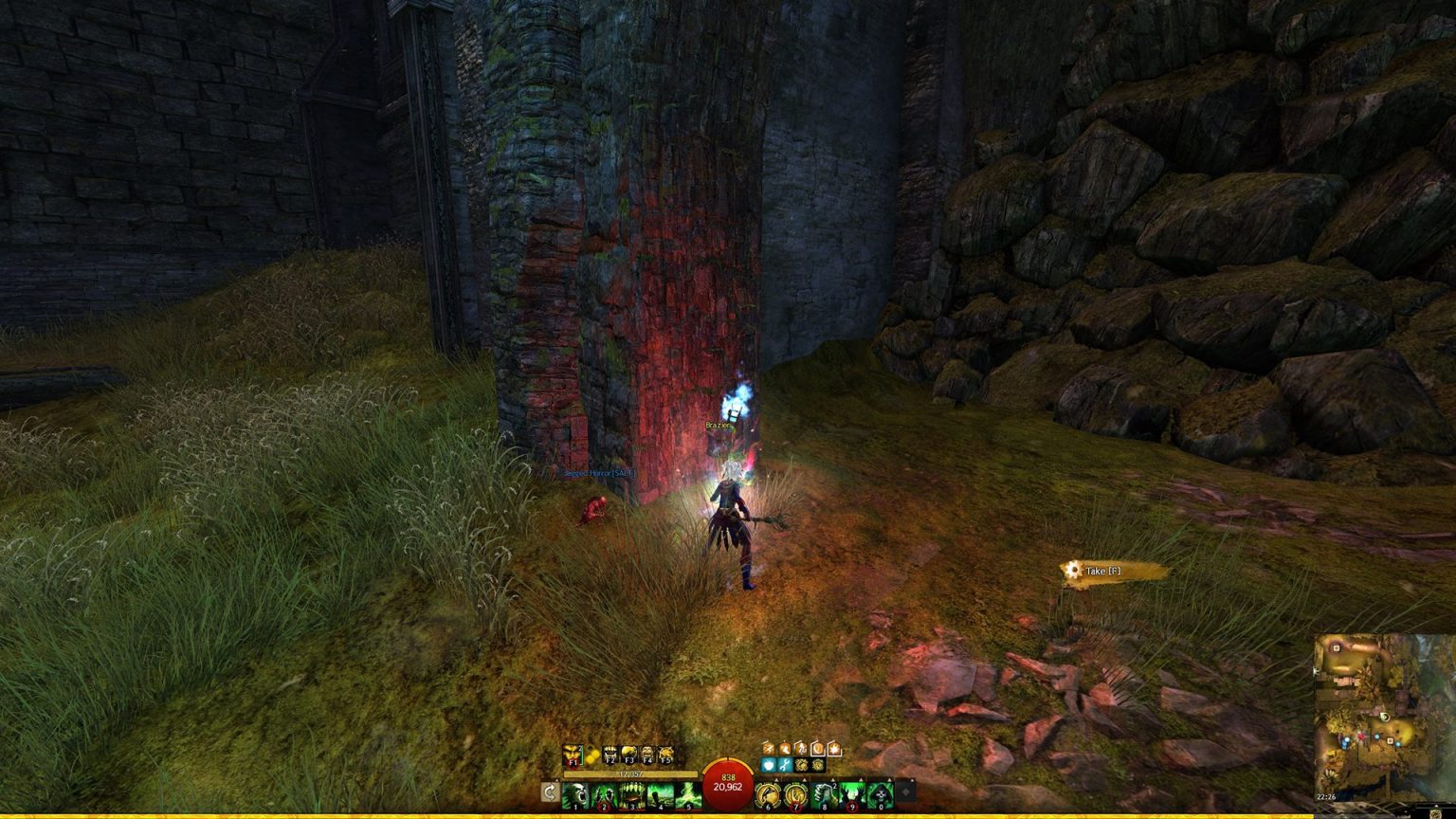Select the empty grey mount skill slot
Screen dimensions: 1456x819
coord(907,791)
